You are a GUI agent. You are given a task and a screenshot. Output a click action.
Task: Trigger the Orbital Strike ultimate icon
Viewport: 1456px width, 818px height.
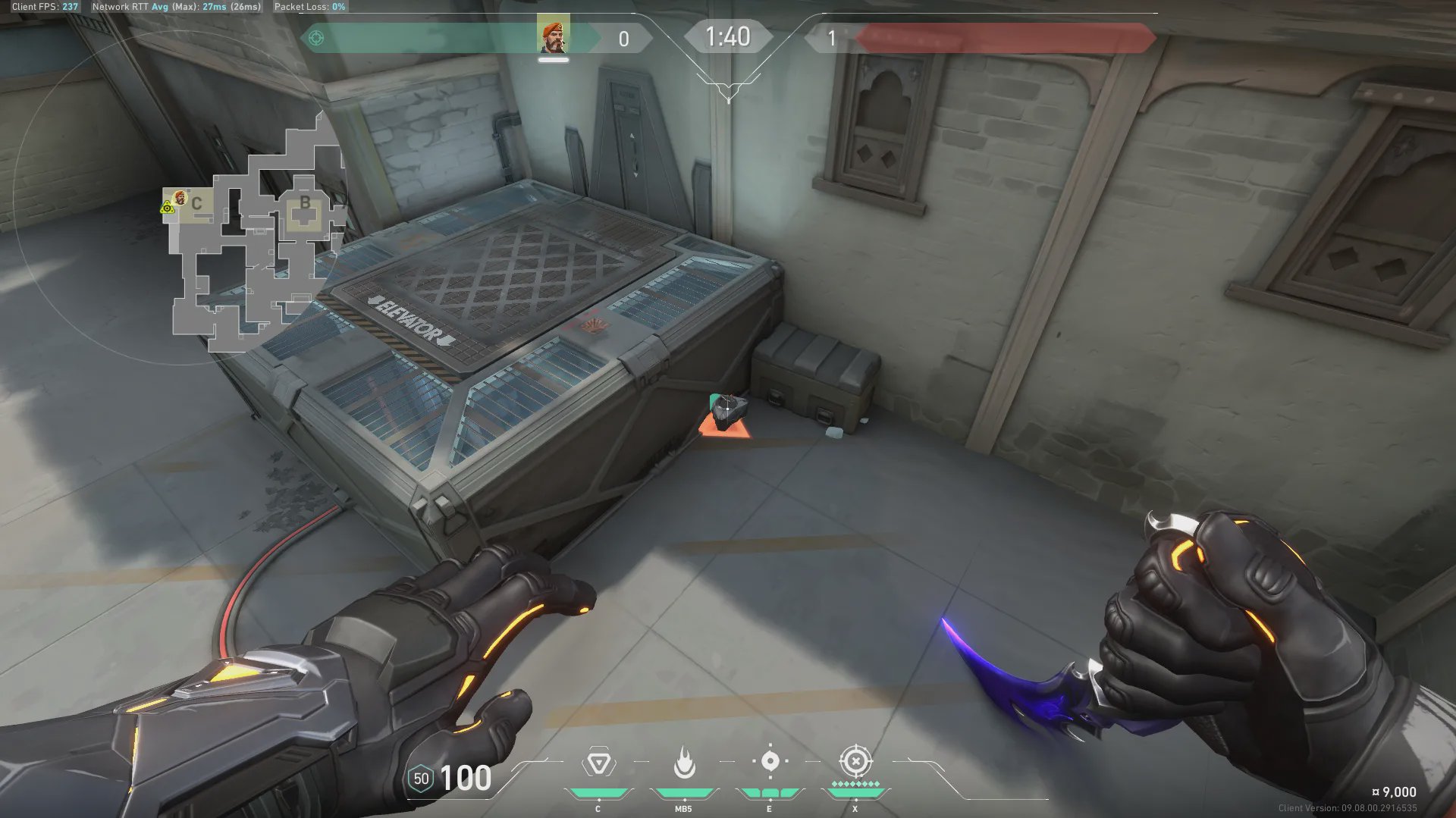[855, 760]
